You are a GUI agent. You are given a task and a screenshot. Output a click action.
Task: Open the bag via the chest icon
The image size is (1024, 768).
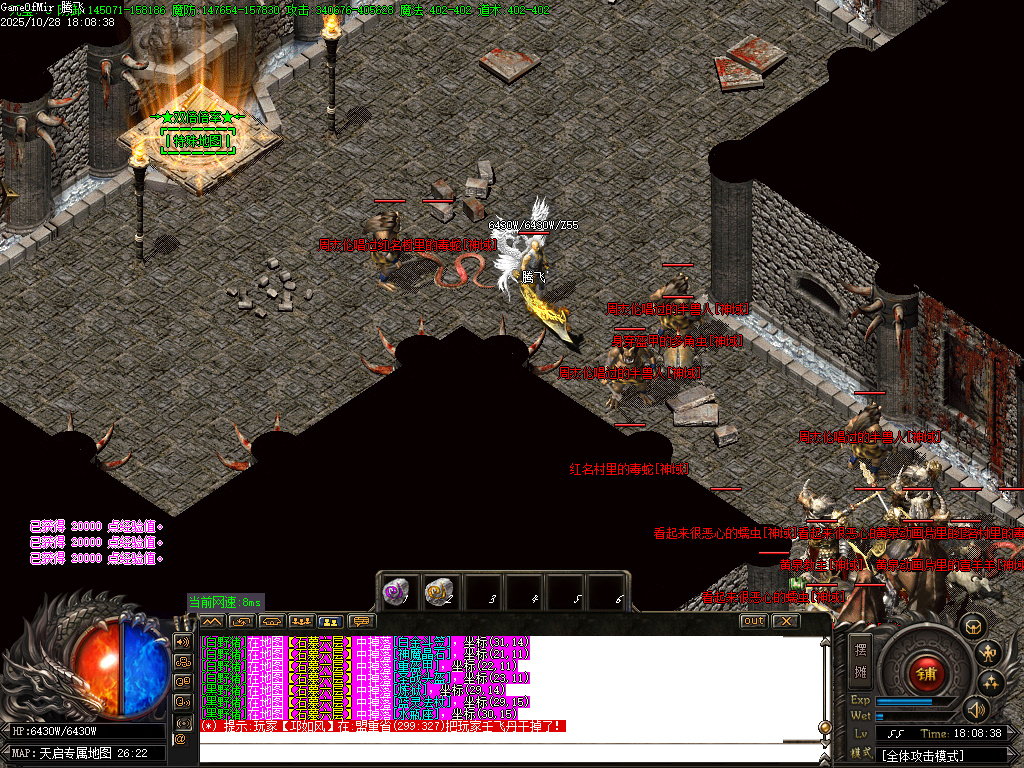pos(972,626)
